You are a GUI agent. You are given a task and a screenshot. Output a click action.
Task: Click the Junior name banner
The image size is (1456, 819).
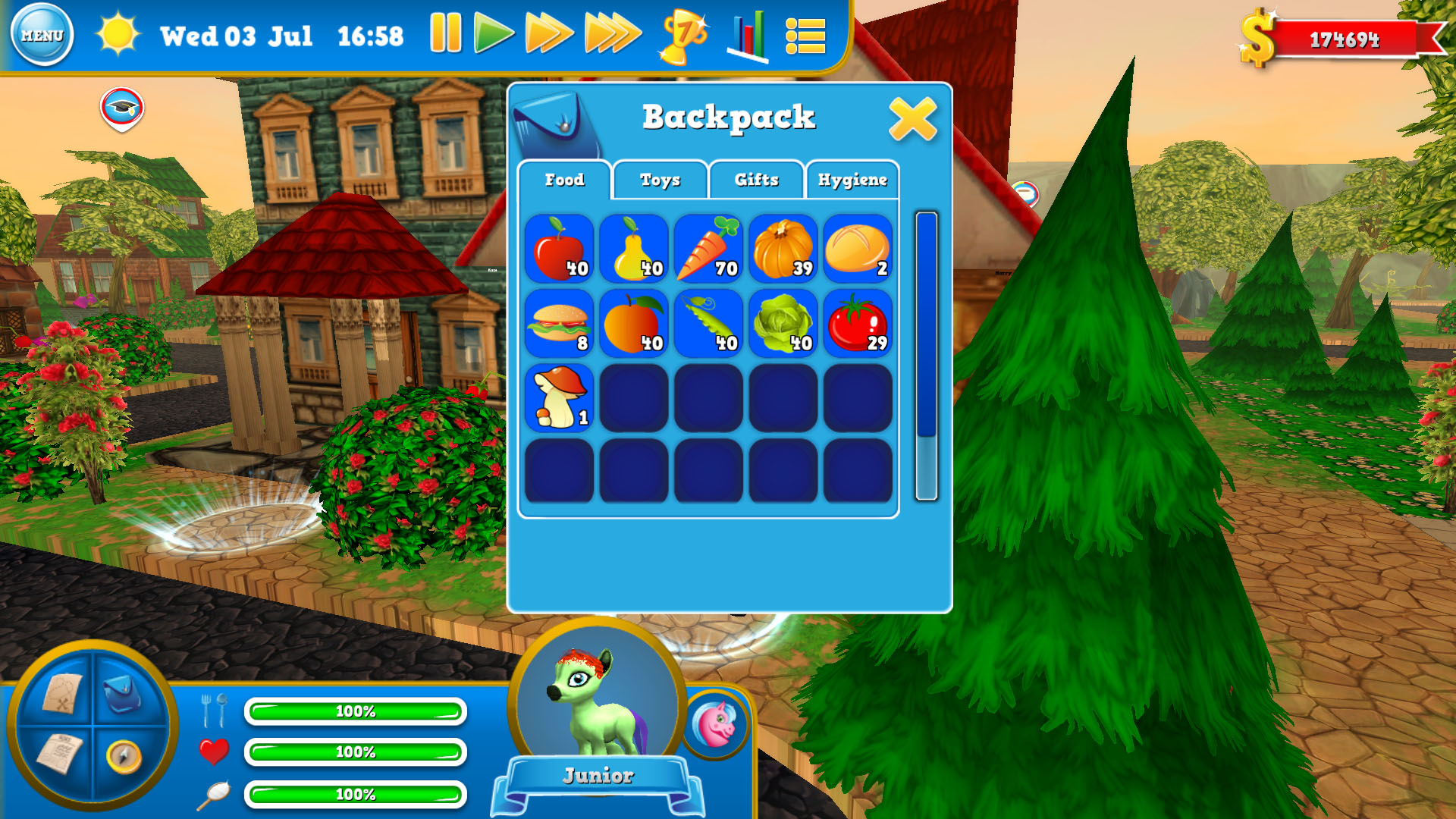(598, 775)
